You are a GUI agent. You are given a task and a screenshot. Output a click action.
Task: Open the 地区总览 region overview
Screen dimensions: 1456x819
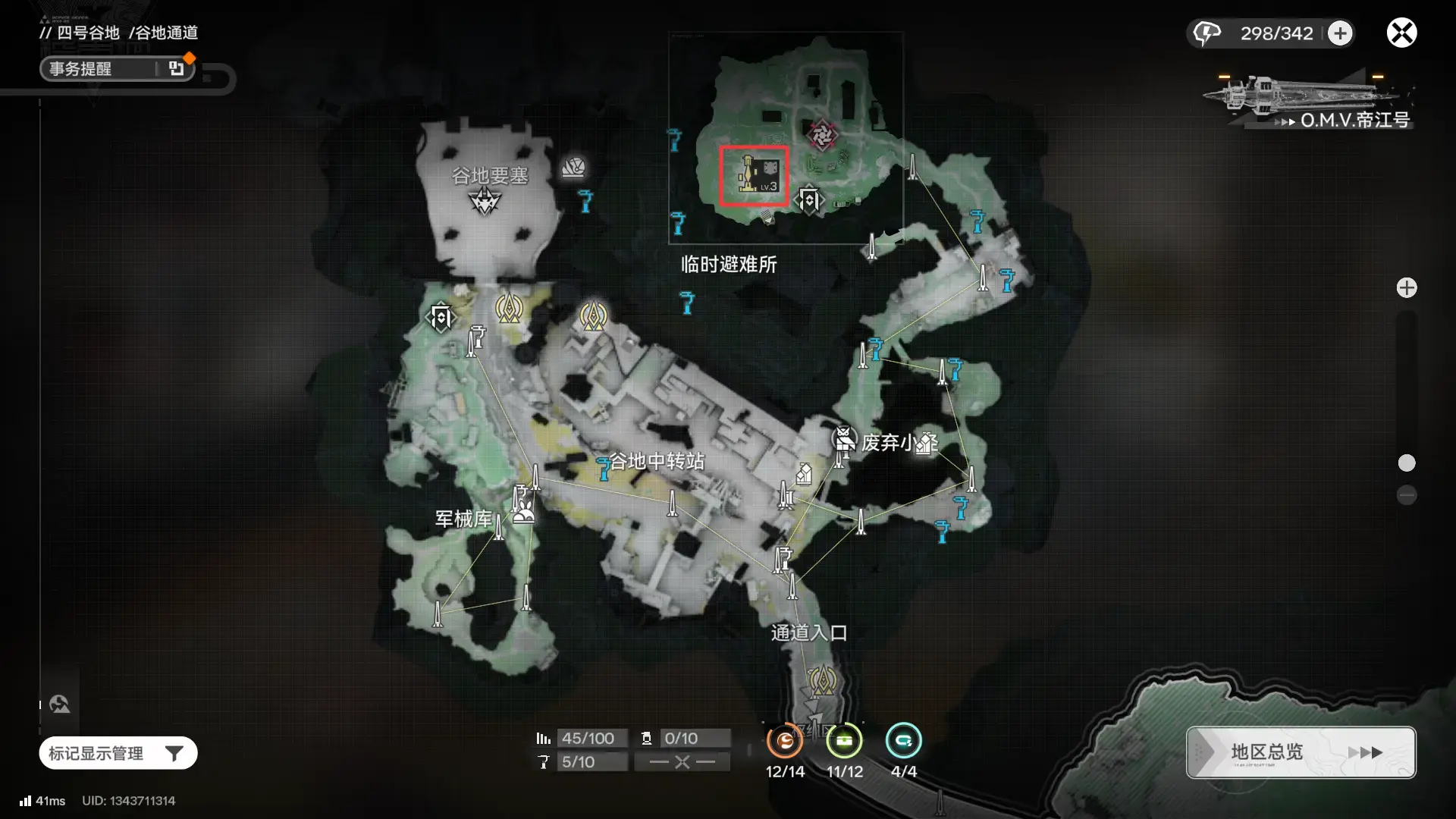pos(1301,752)
